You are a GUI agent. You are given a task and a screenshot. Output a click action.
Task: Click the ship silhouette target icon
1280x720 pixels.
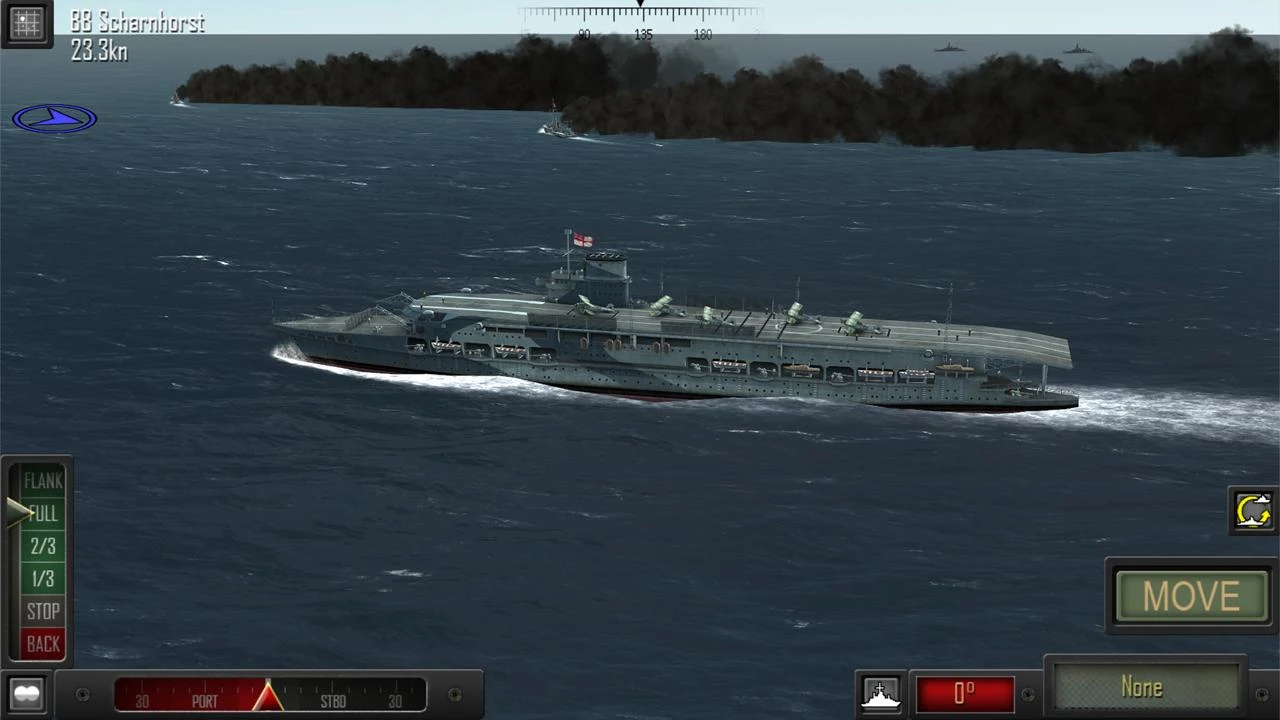point(880,694)
